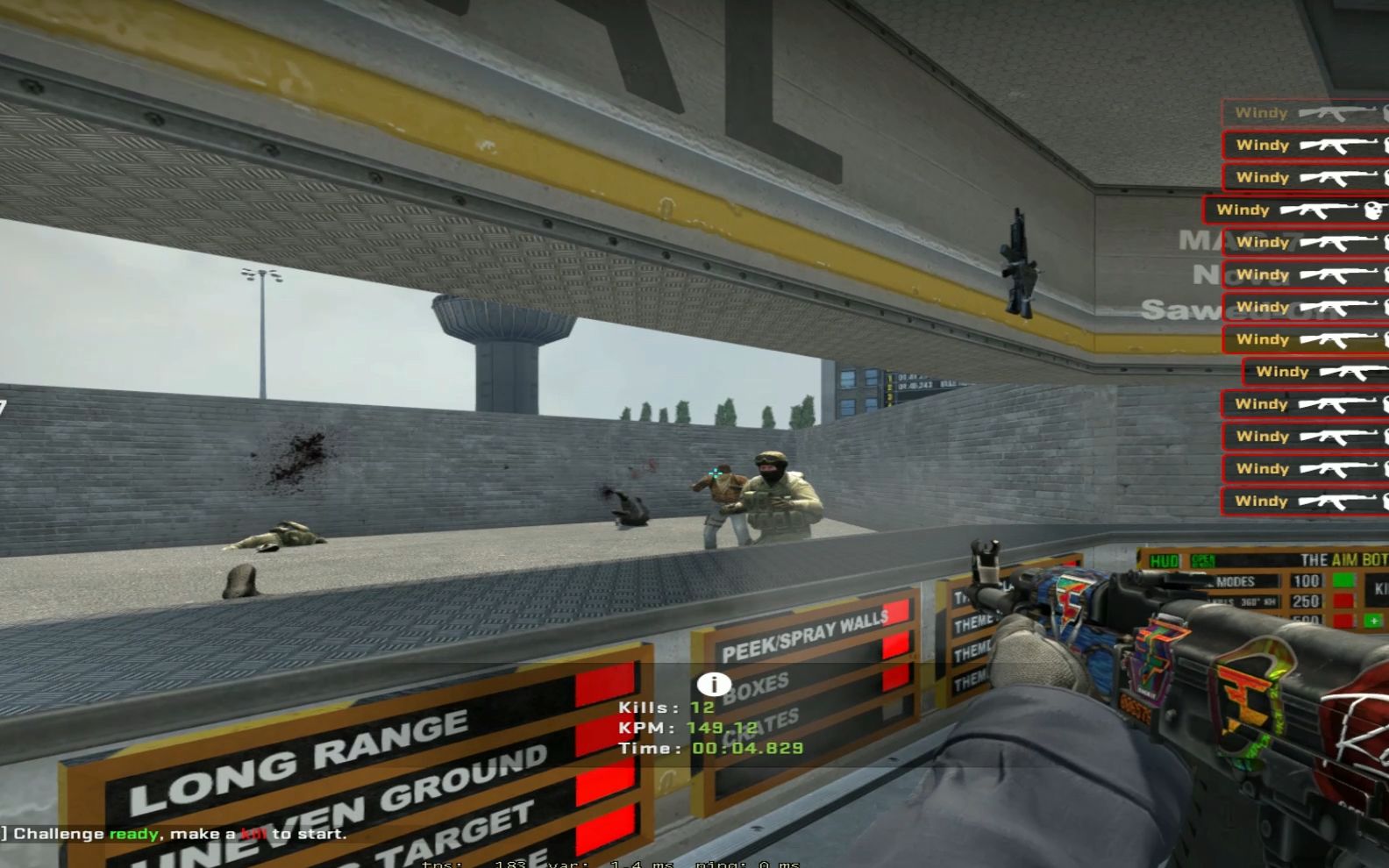Image resolution: width=1389 pixels, height=868 pixels.
Task: Toggle the red 250 kills indicator on the panel
Action: coord(1343,601)
